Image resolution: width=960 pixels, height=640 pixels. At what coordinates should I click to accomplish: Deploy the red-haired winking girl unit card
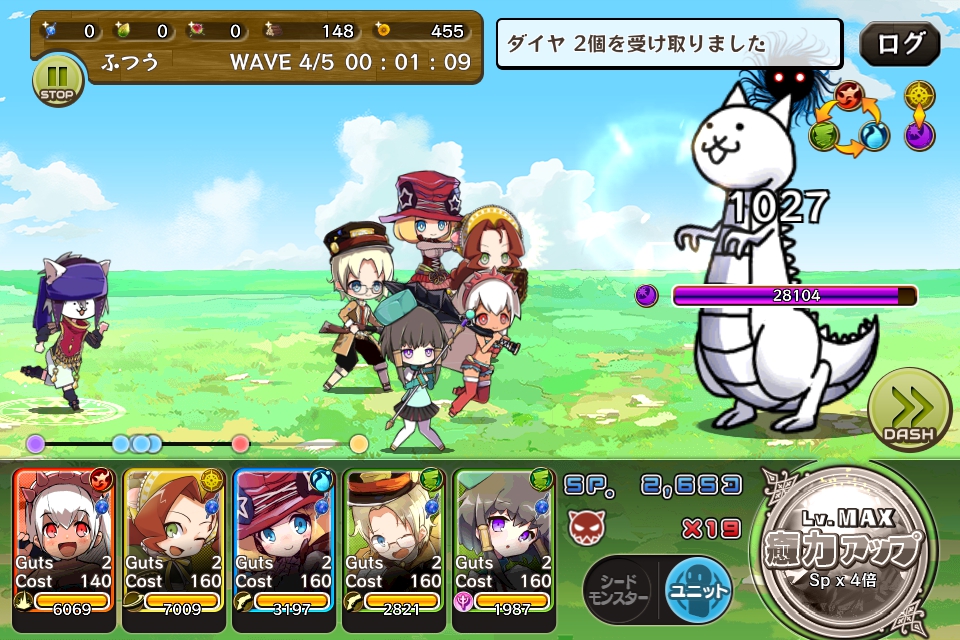click(x=175, y=550)
